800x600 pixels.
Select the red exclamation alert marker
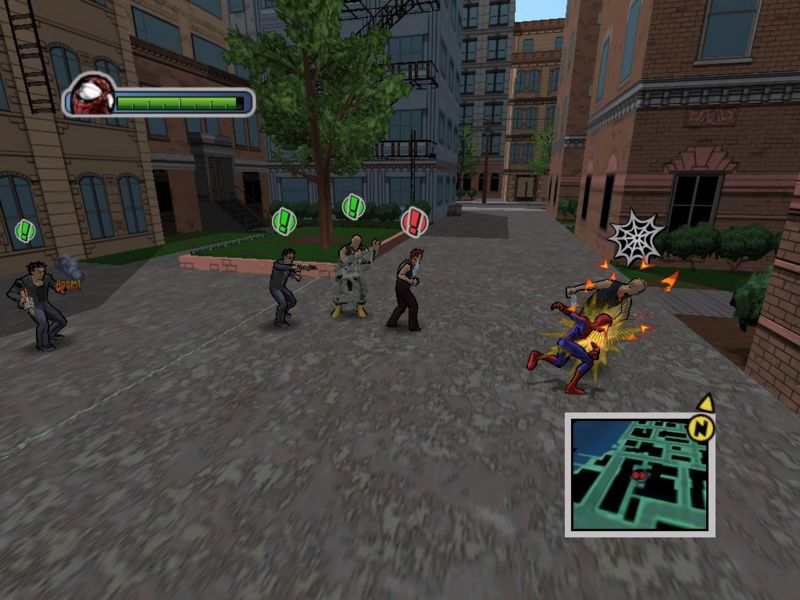coord(413,220)
